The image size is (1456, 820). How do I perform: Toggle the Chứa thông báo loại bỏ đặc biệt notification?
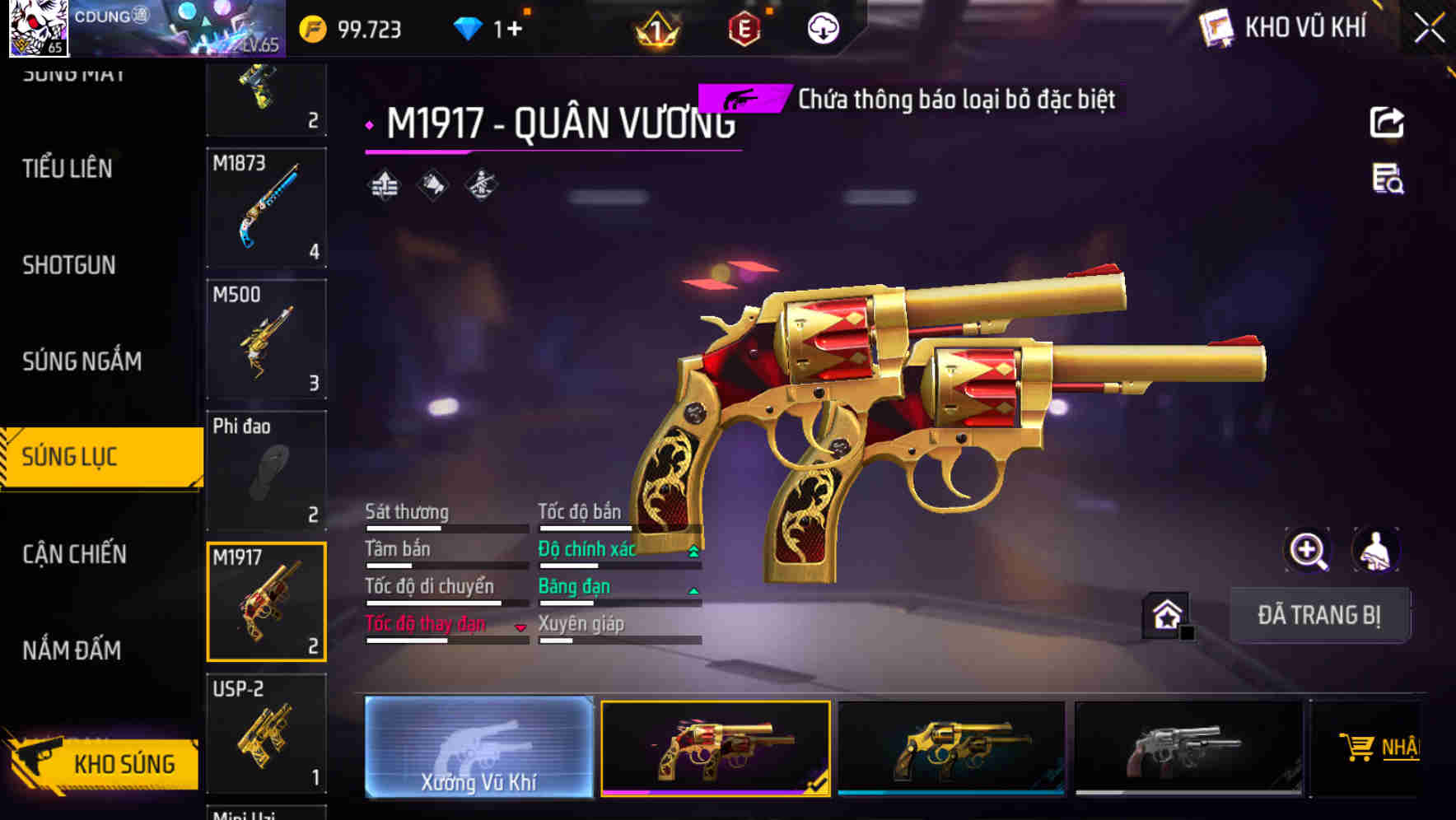[954, 100]
